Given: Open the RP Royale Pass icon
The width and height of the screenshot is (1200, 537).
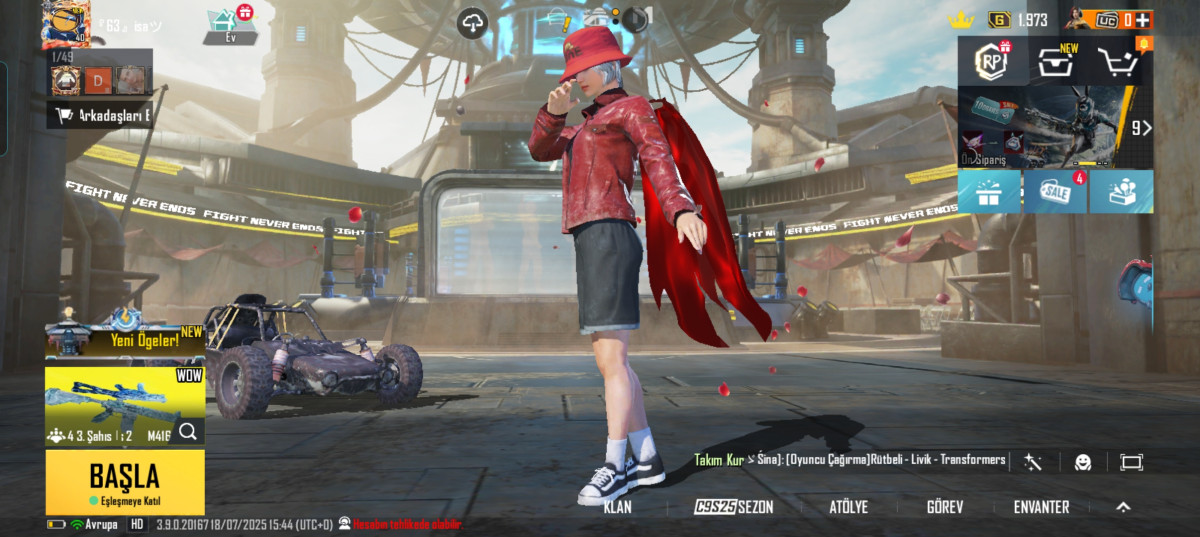Looking at the screenshot, I should pyautogui.click(x=991, y=62).
